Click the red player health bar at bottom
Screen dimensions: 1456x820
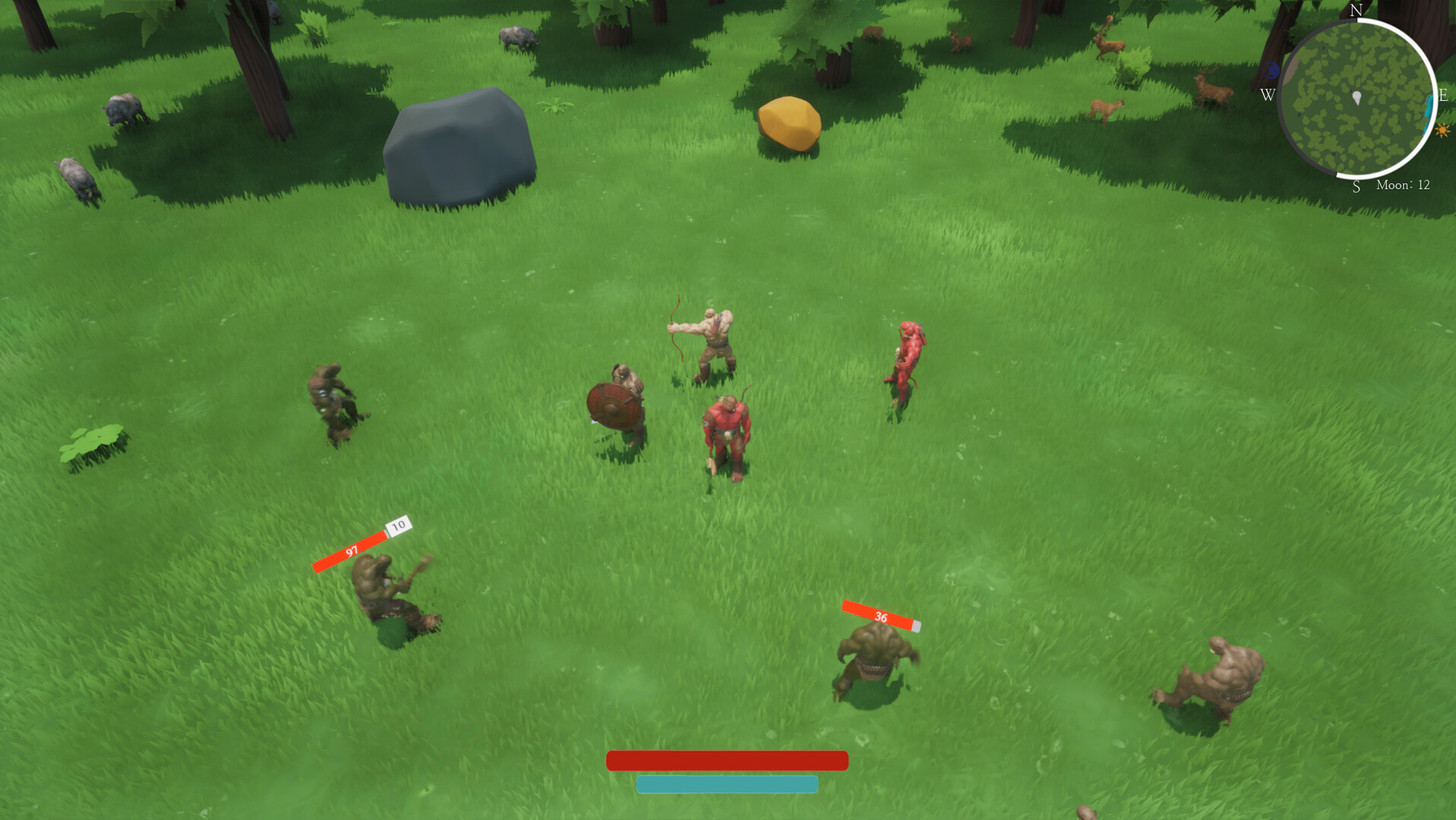[x=727, y=759]
